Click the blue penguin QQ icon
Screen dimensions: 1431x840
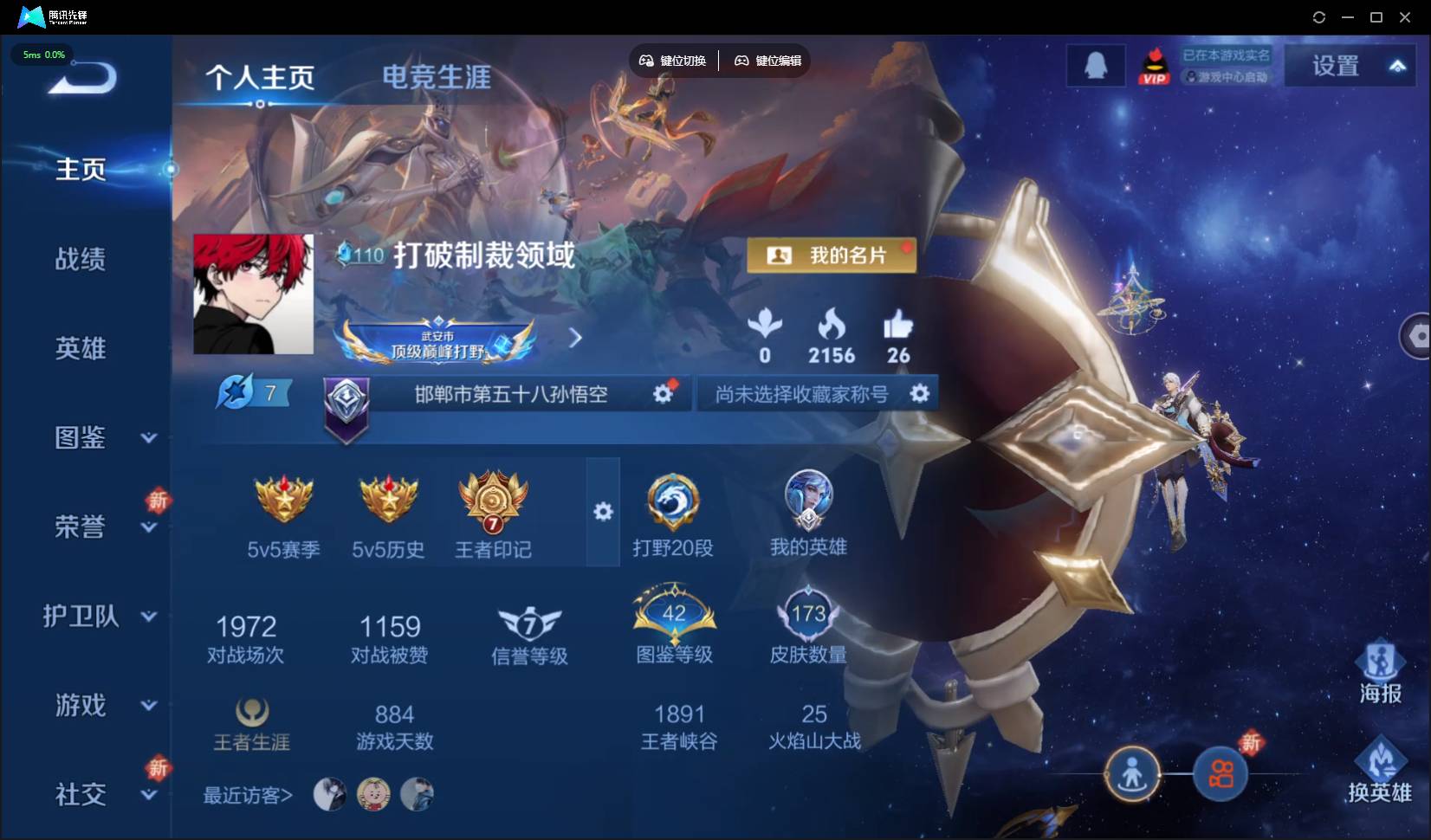tap(1095, 64)
